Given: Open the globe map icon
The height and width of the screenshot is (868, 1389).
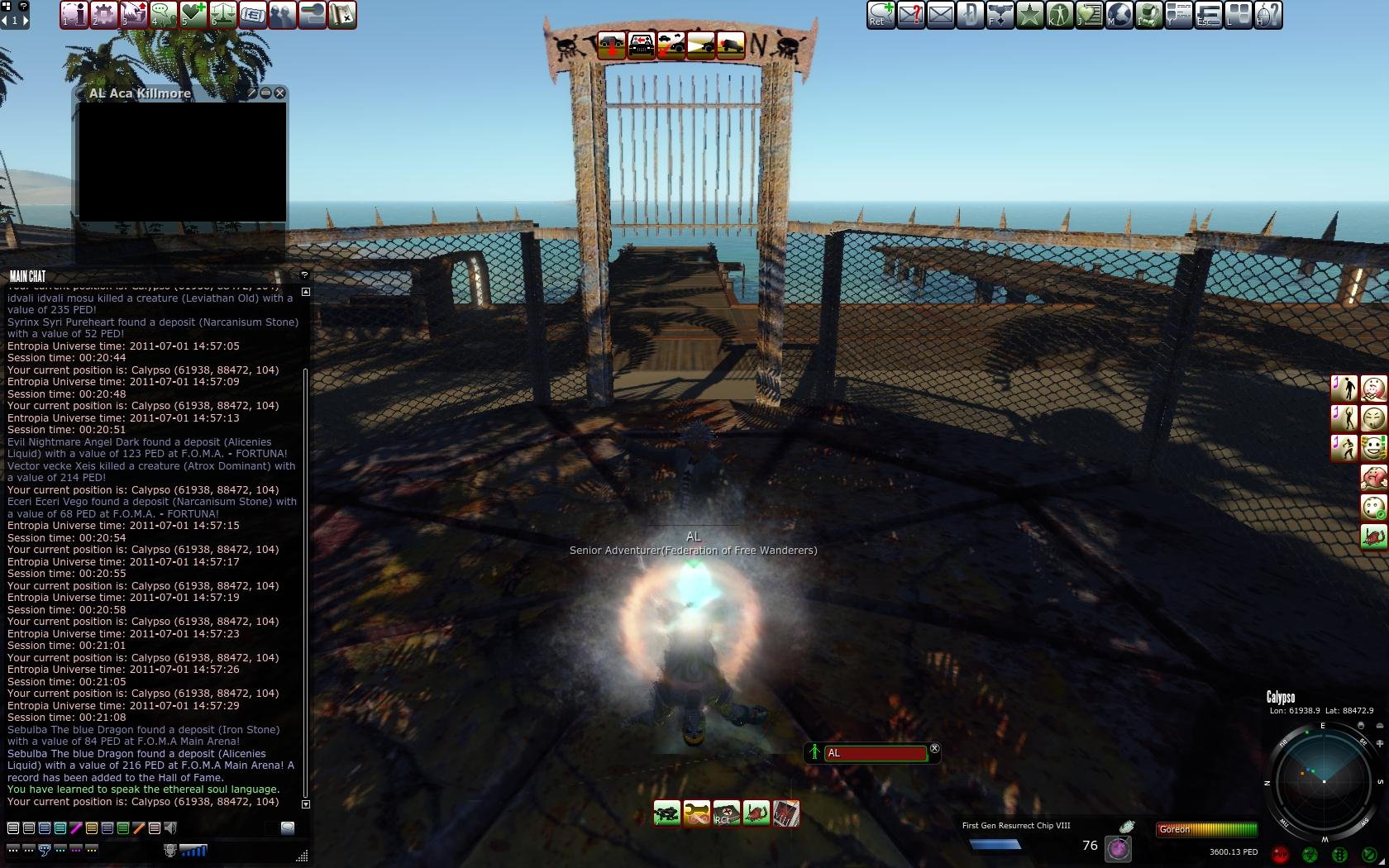Looking at the screenshot, I should pyautogui.click(x=1119, y=15).
